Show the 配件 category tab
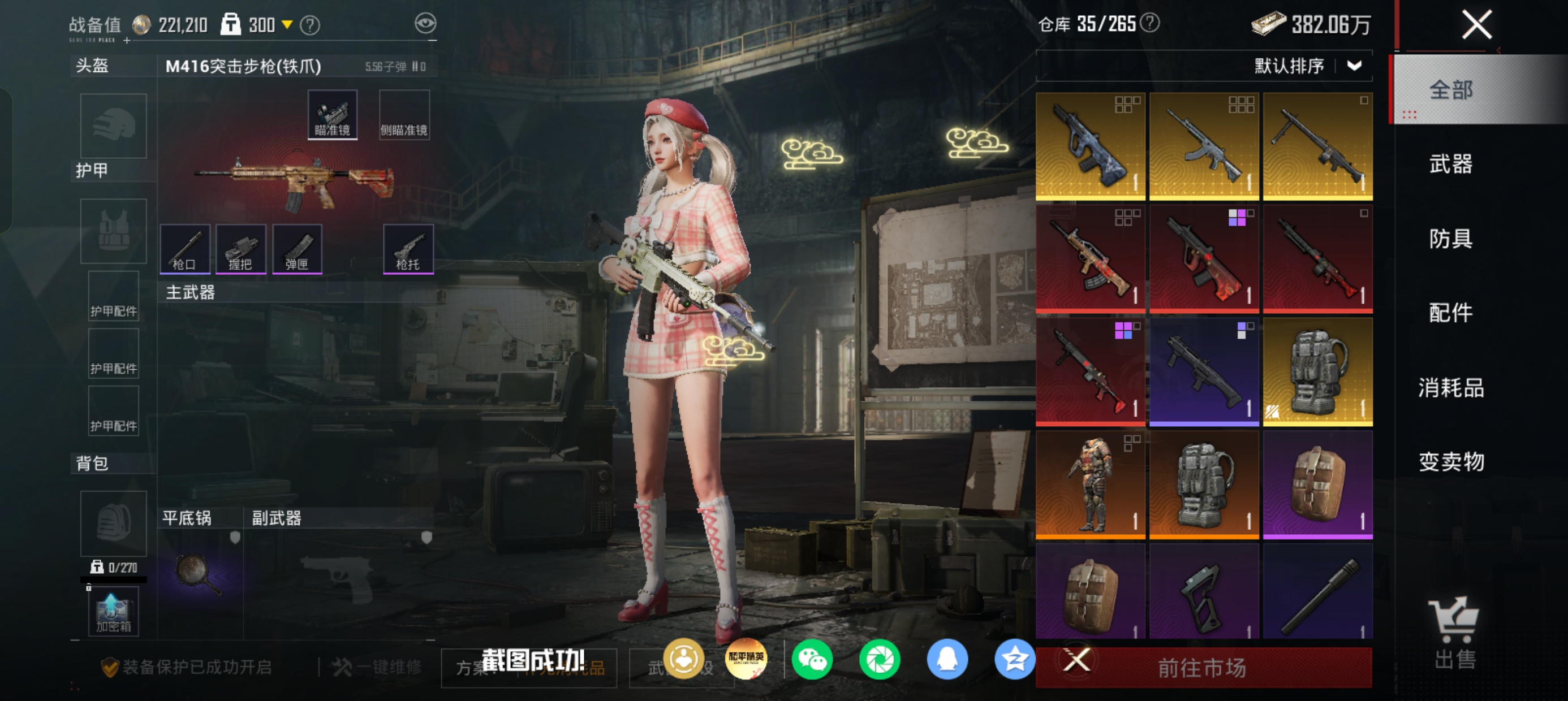1568x701 pixels. [1450, 313]
